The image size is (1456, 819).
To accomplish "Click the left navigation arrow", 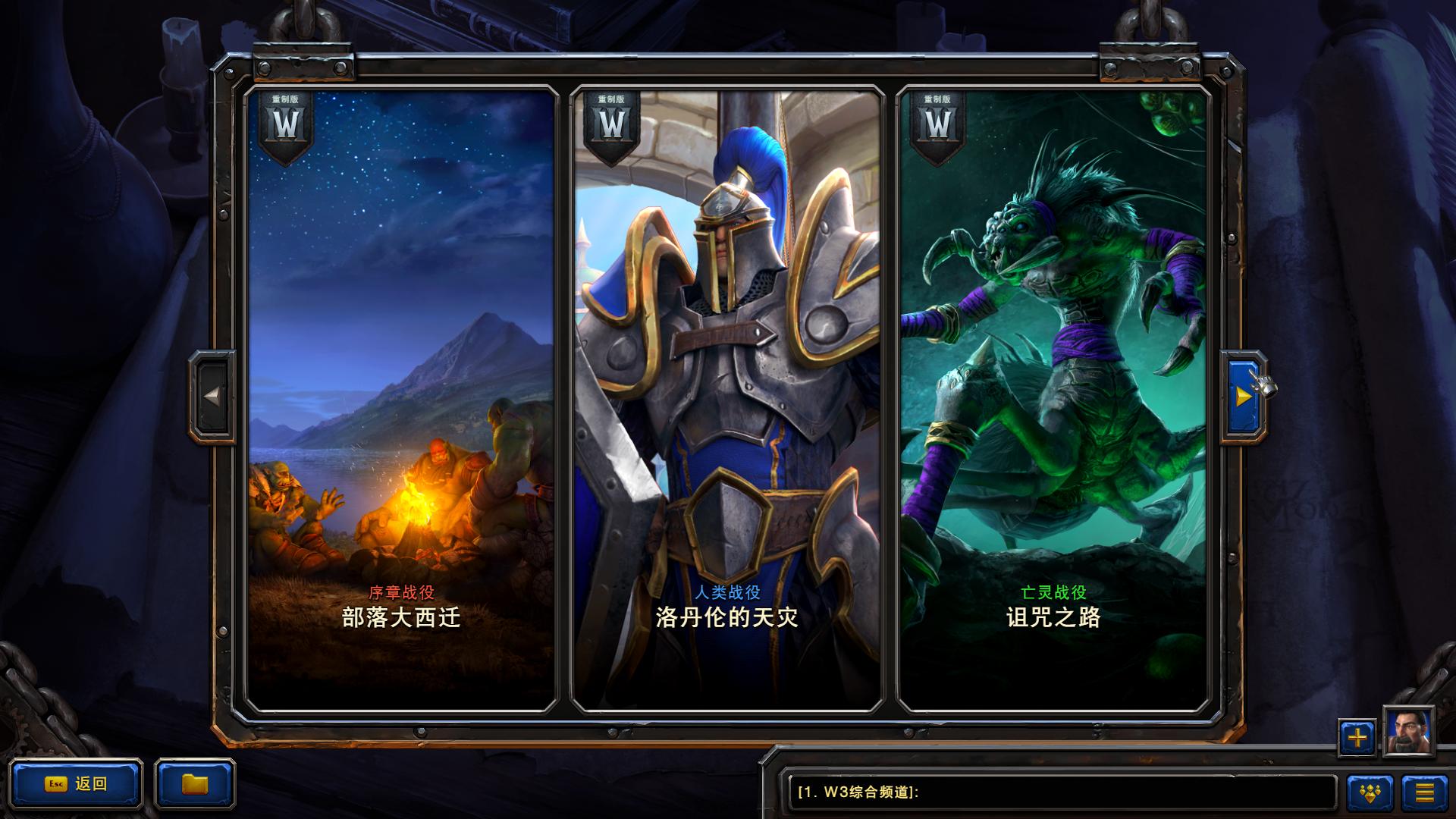I will (x=213, y=394).
